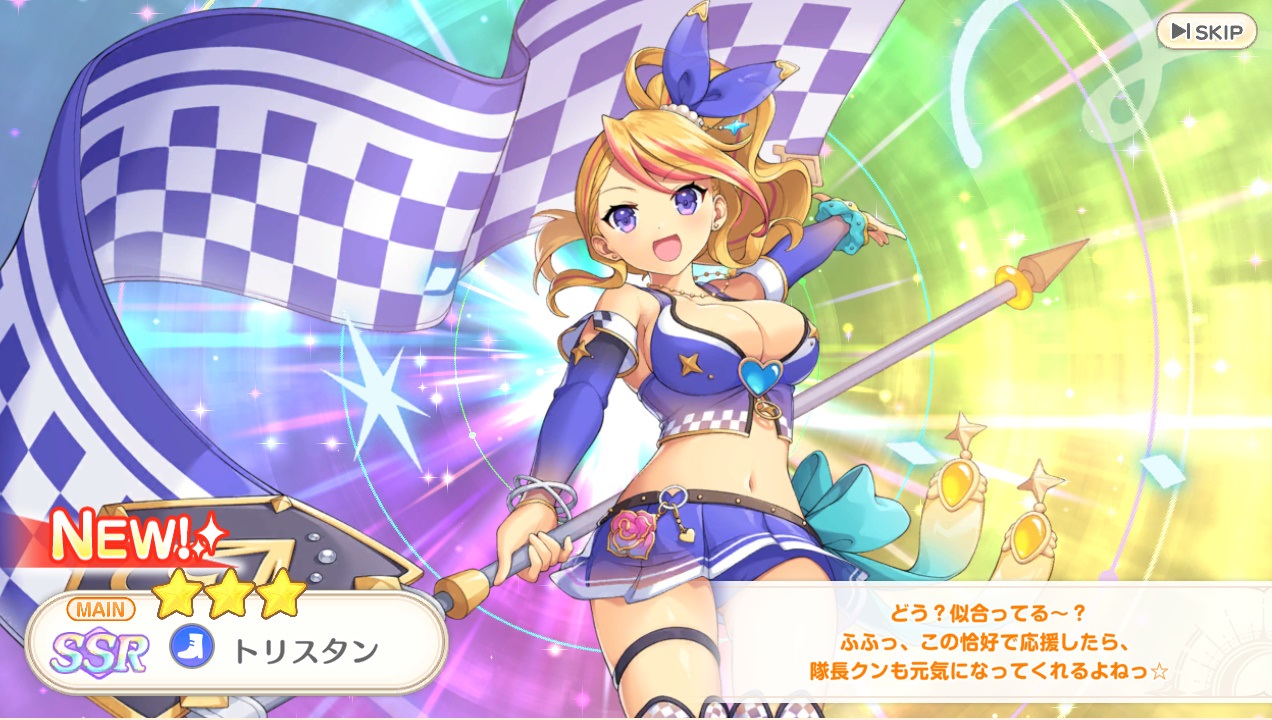Skip the character reveal animation
This screenshot has height=720, width=1272.
pos(1205,32)
